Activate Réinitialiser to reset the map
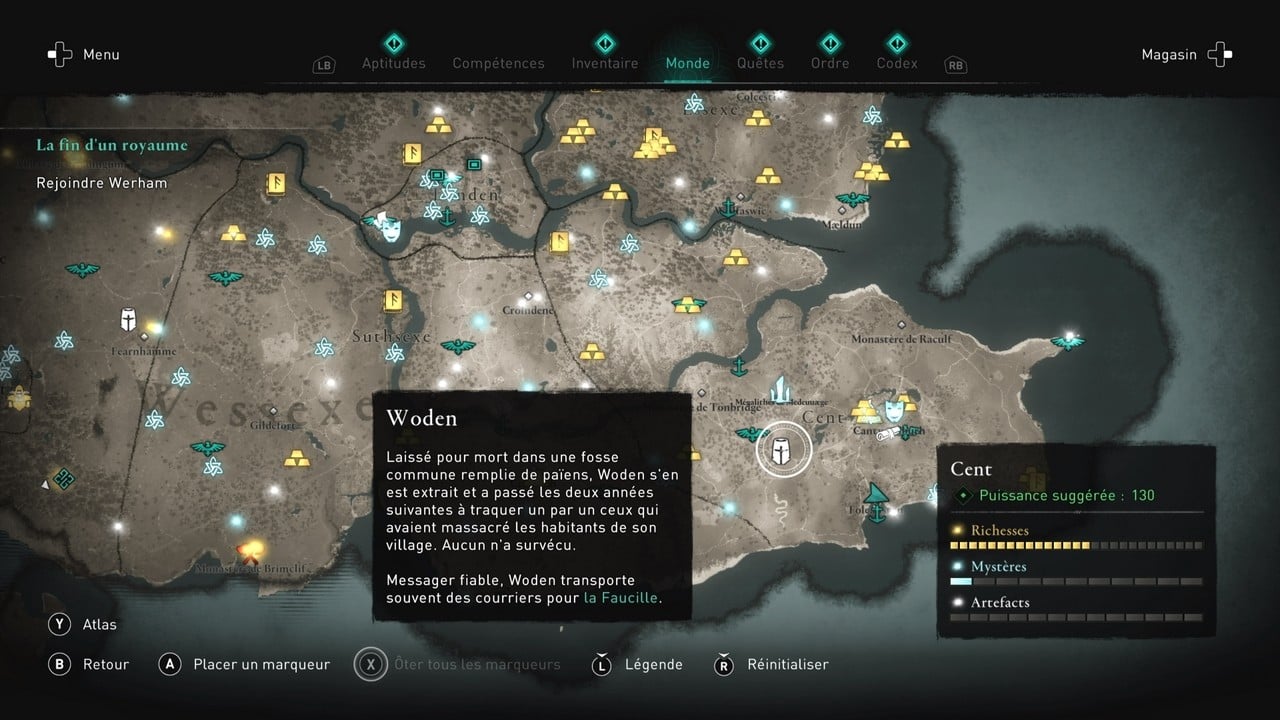This screenshot has height=720, width=1280. [x=788, y=664]
